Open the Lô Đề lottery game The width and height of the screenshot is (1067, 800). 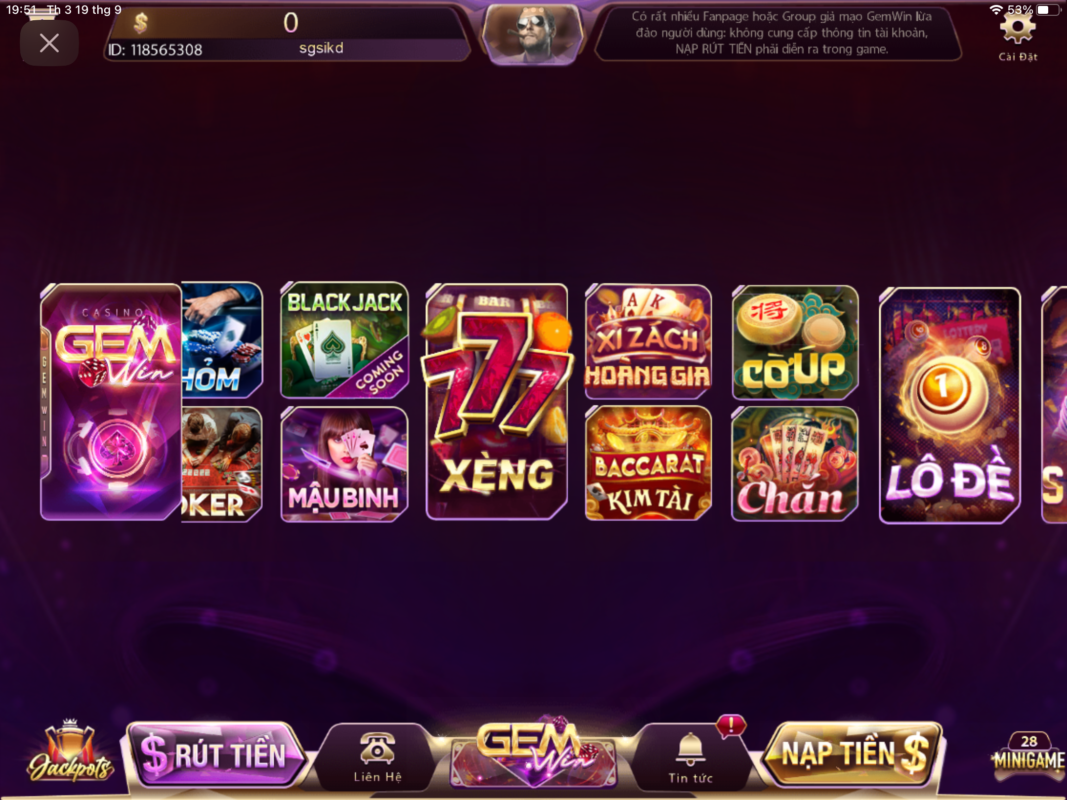click(949, 405)
